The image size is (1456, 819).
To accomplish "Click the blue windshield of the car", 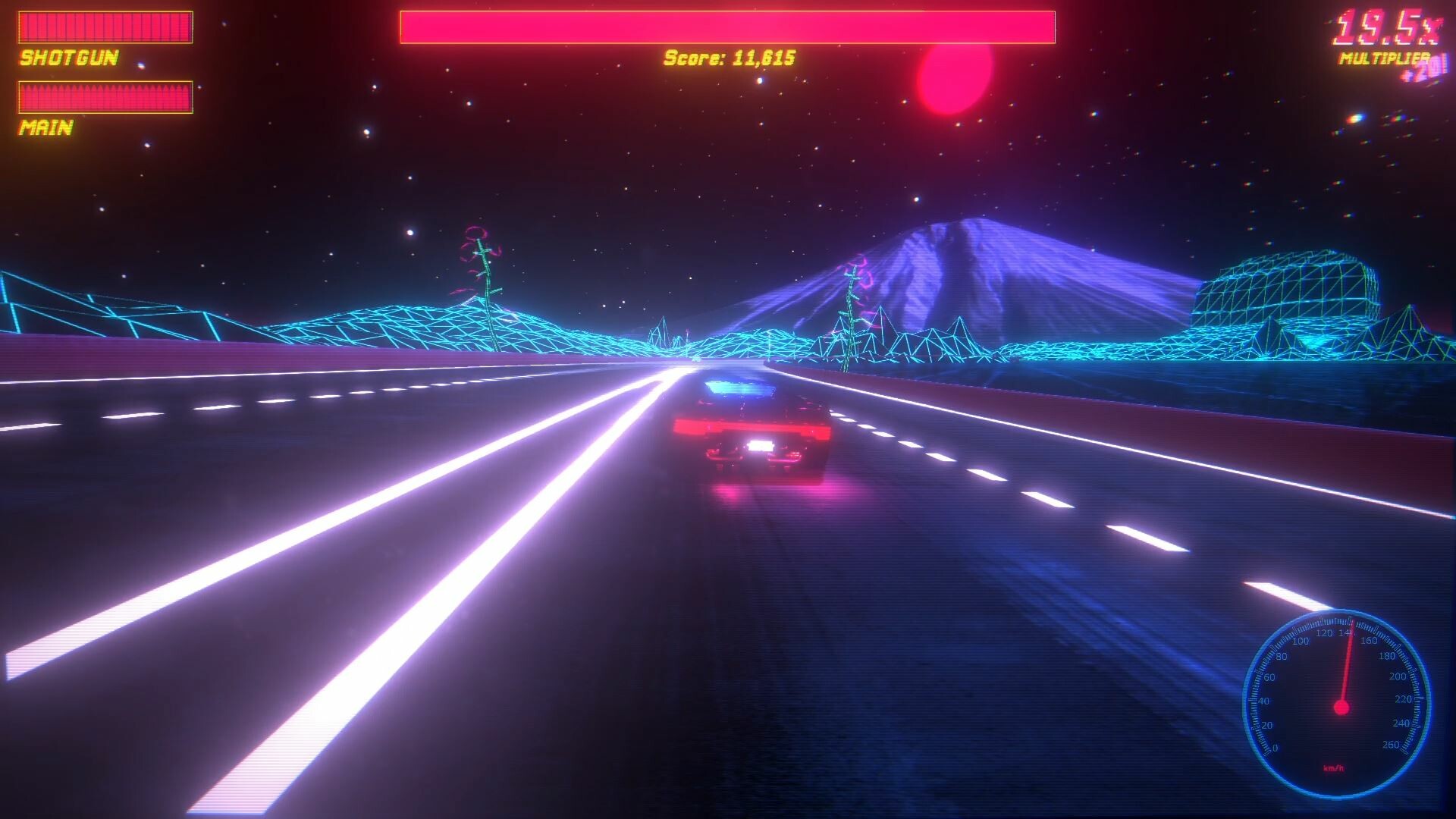I will pos(739,387).
